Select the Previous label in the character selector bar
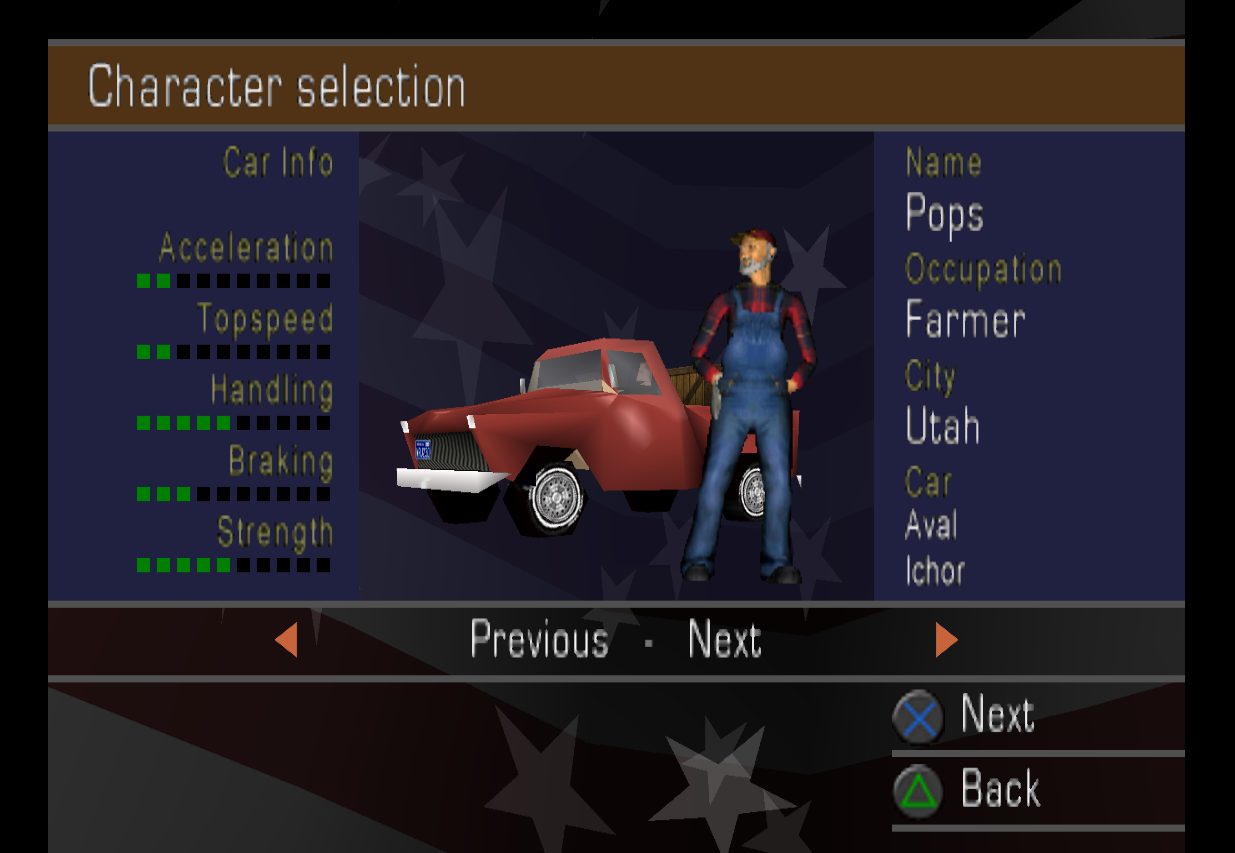This screenshot has width=1235, height=853. pyautogui.click(x=539, y=639)
